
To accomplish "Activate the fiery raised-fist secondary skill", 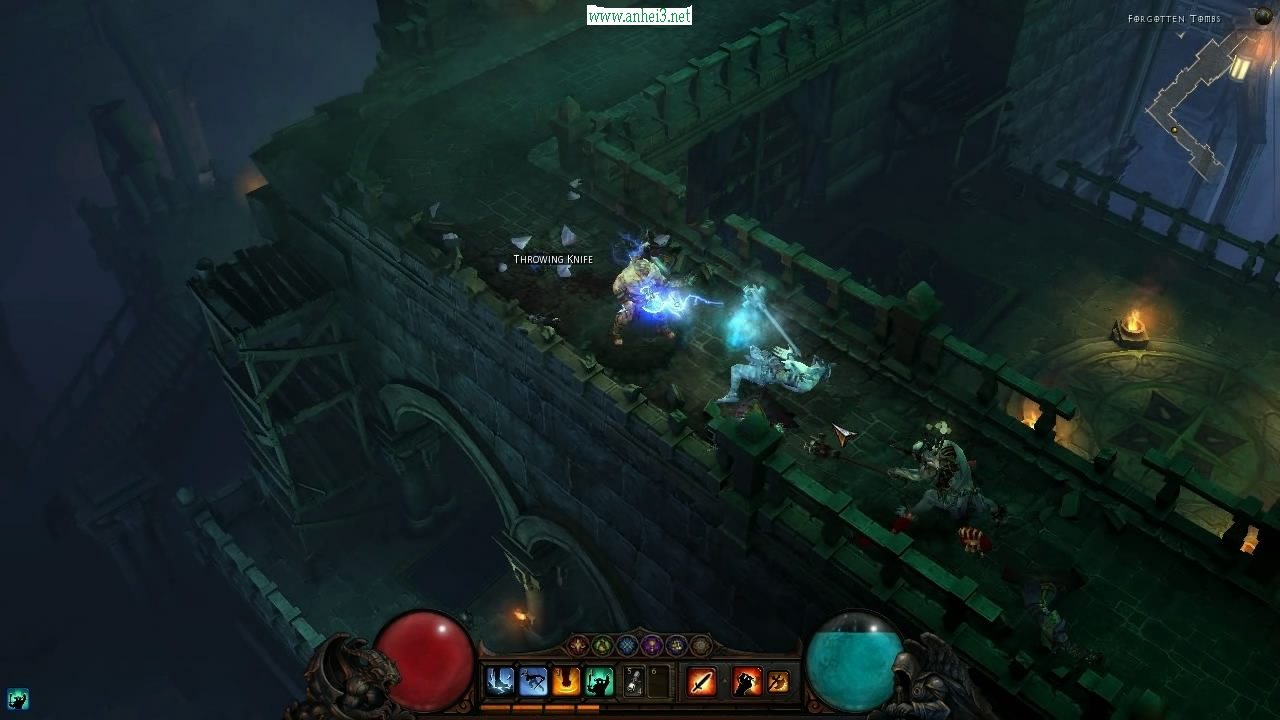I will (x=746, y=682).
